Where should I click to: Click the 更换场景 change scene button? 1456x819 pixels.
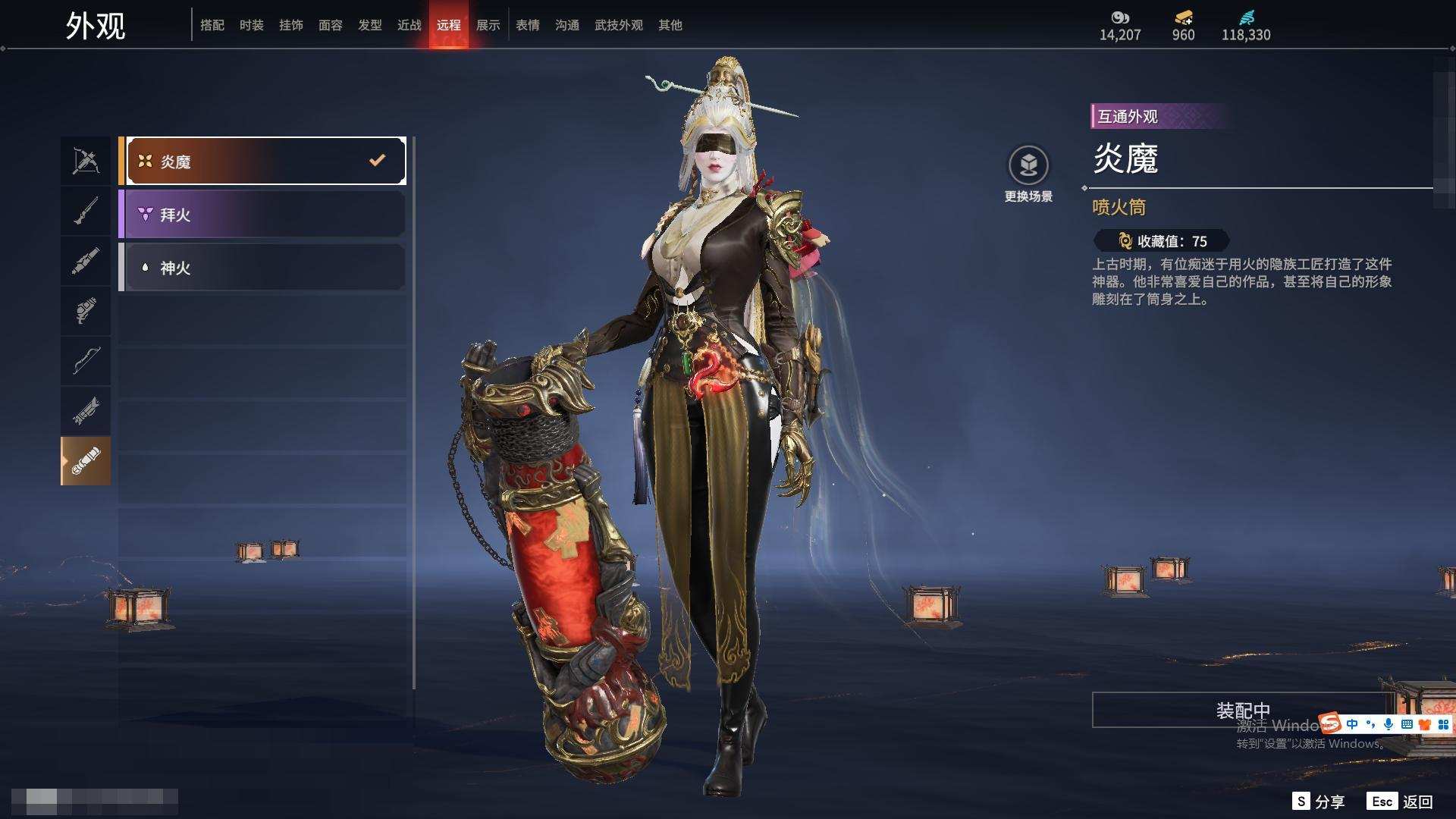[1028, 174]
